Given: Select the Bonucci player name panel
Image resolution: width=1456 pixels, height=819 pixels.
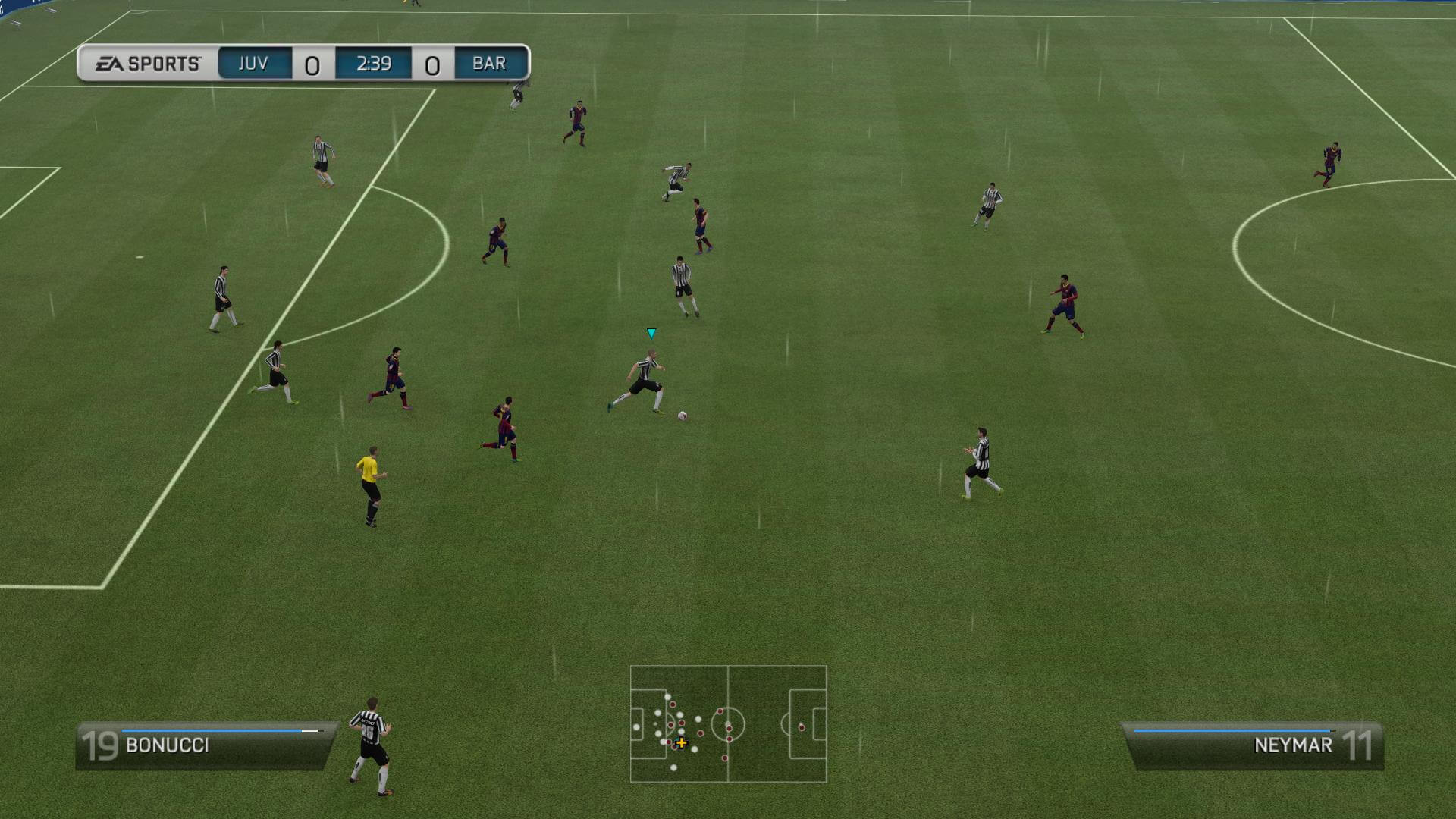Looking at the screenshot, I should point(205,745).
